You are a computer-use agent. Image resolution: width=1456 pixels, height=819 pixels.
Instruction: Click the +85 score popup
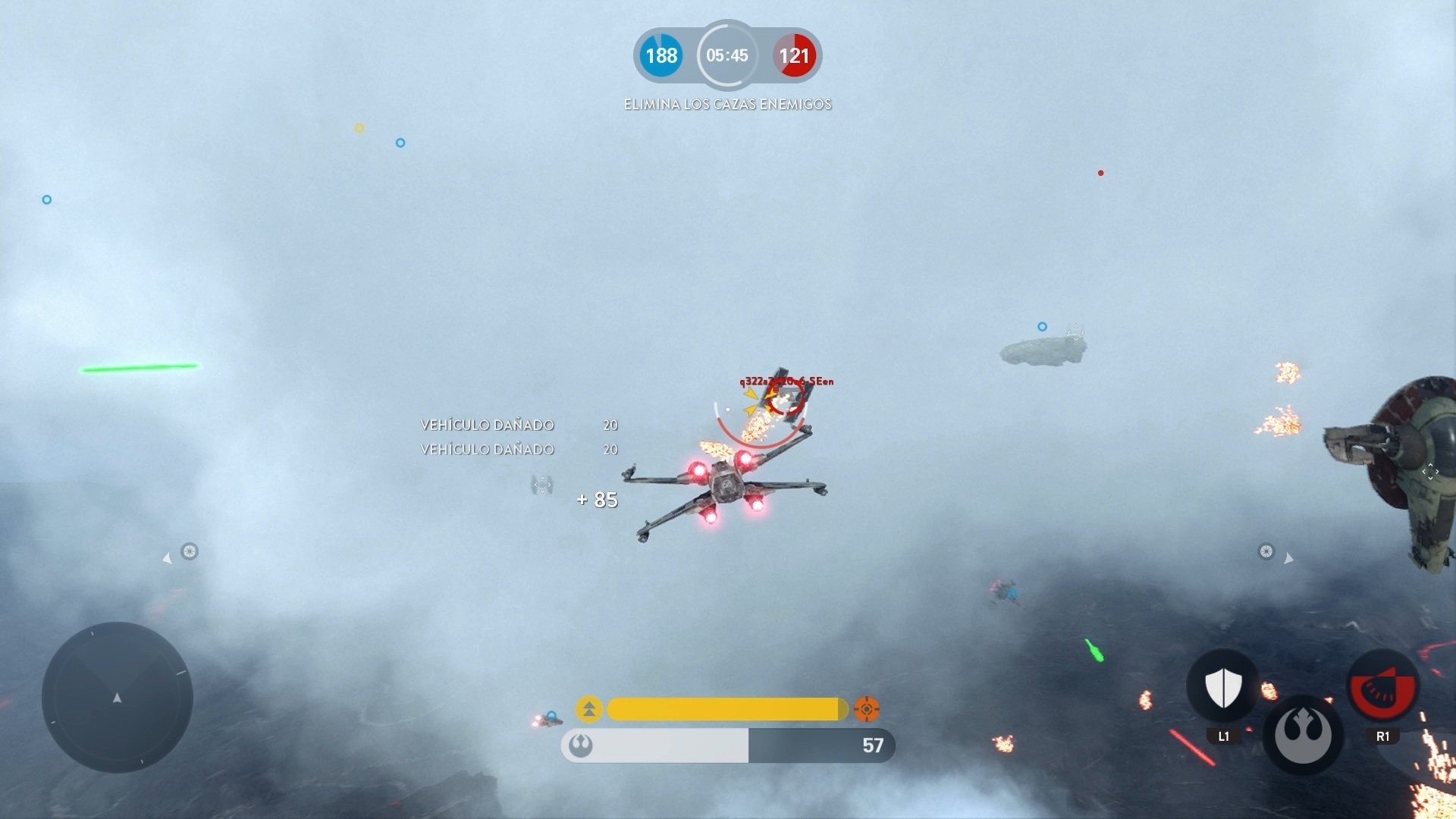tap(597, 500)
